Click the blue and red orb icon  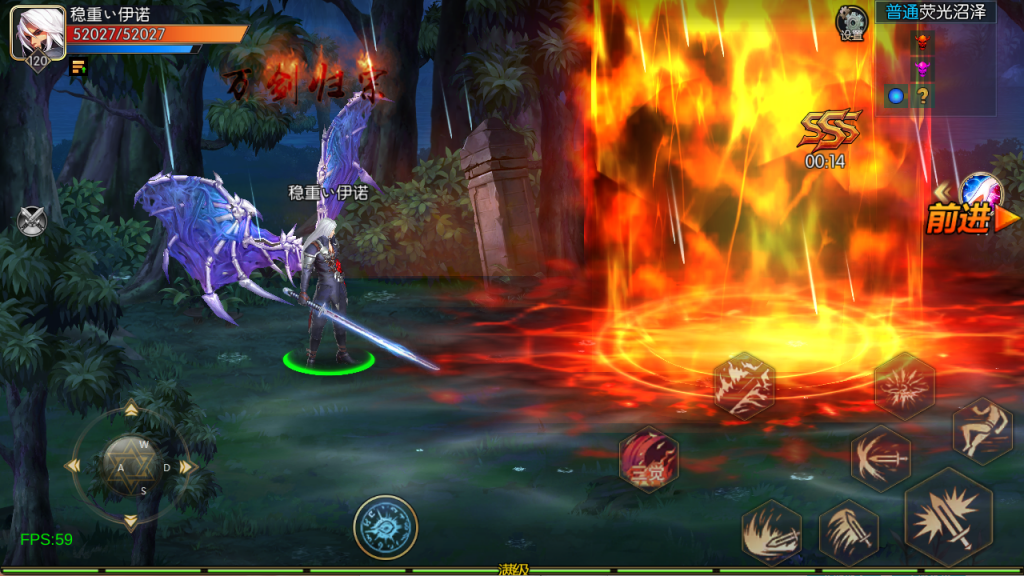[980, 190]
